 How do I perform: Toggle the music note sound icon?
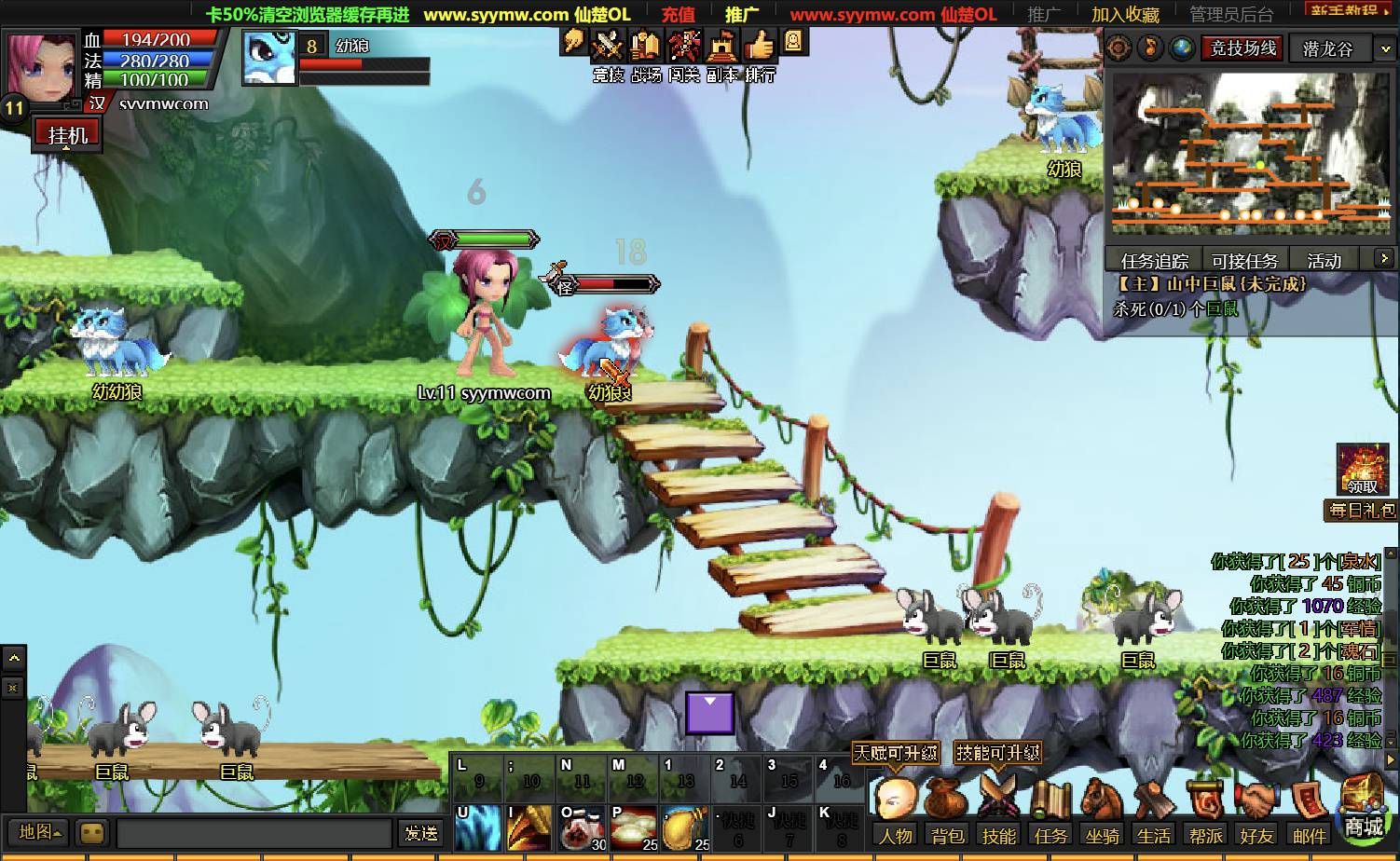[1151, 48]
